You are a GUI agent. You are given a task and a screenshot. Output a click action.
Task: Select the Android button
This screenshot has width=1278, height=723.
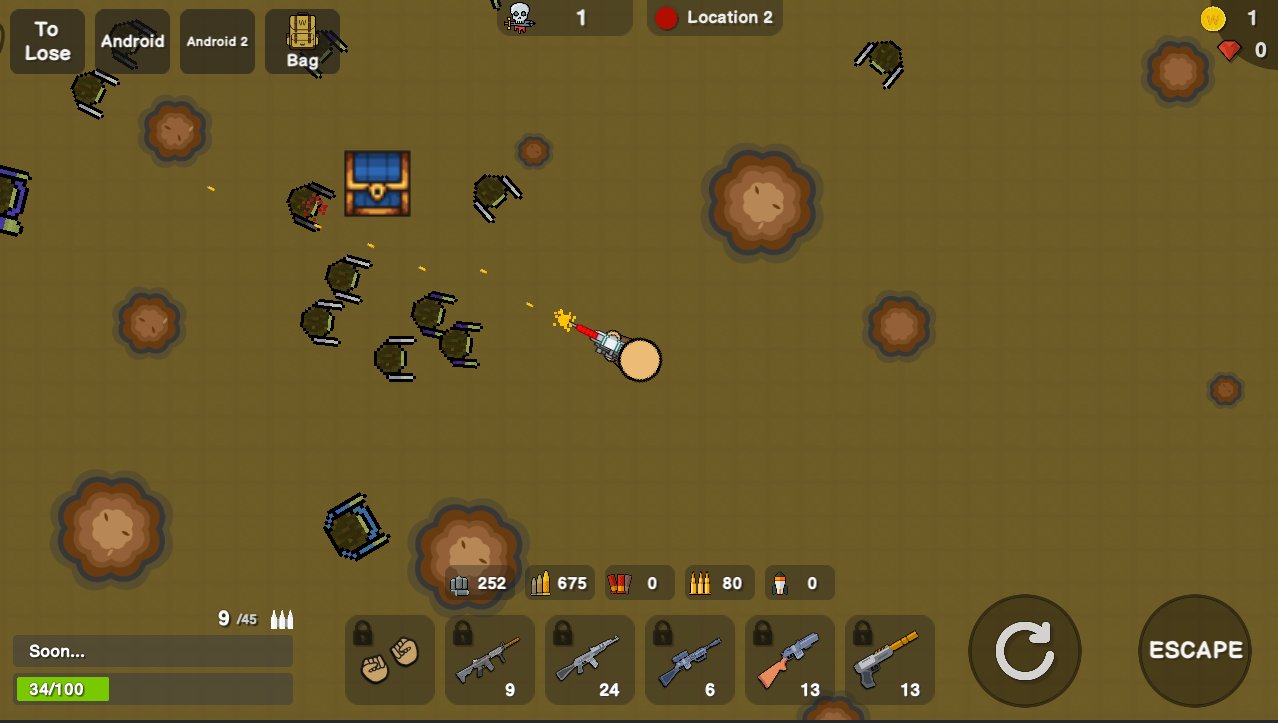click(132, 42)
